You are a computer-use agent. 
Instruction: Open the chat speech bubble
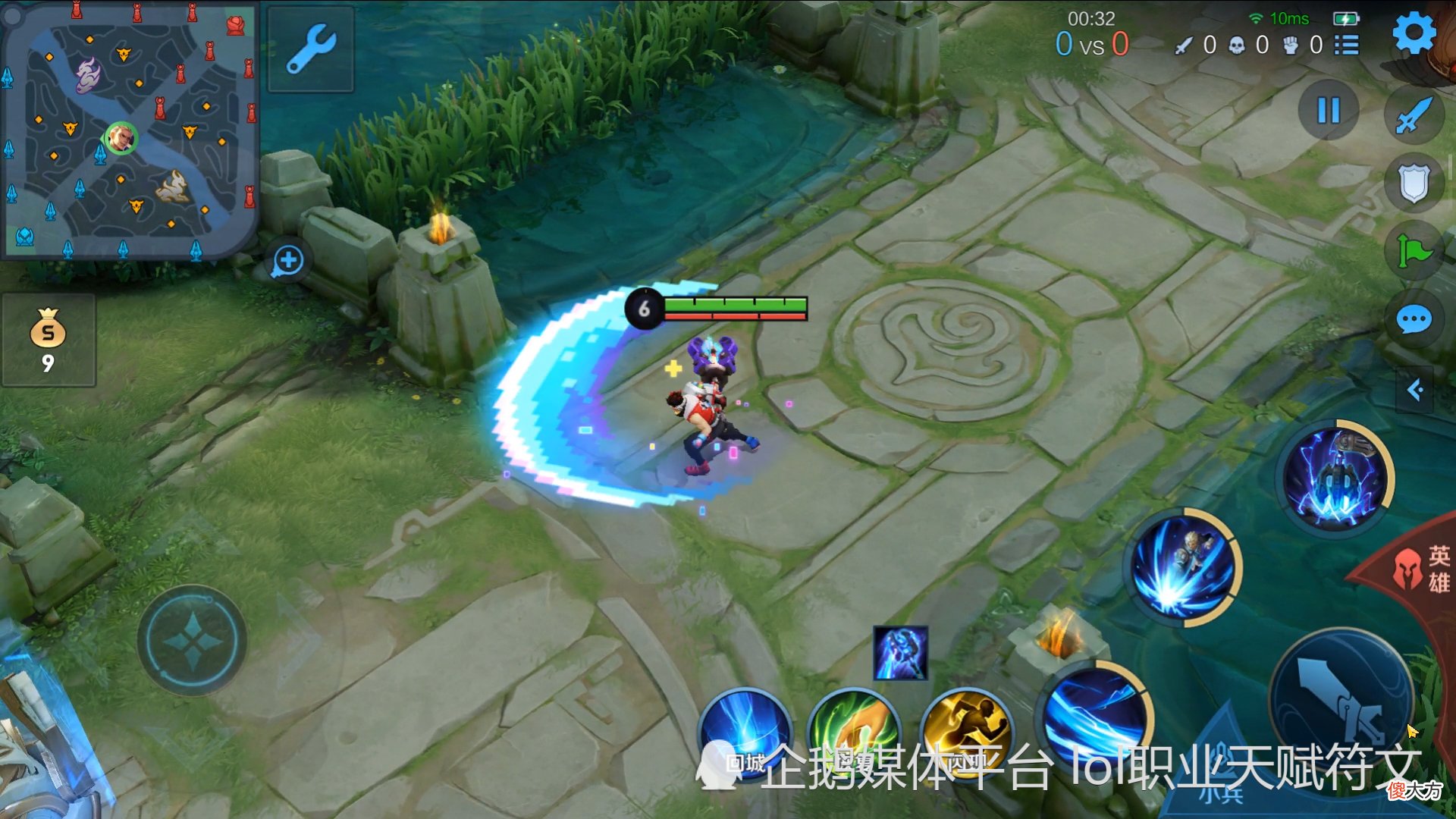pyautogui.click(x=1414, y=320)
